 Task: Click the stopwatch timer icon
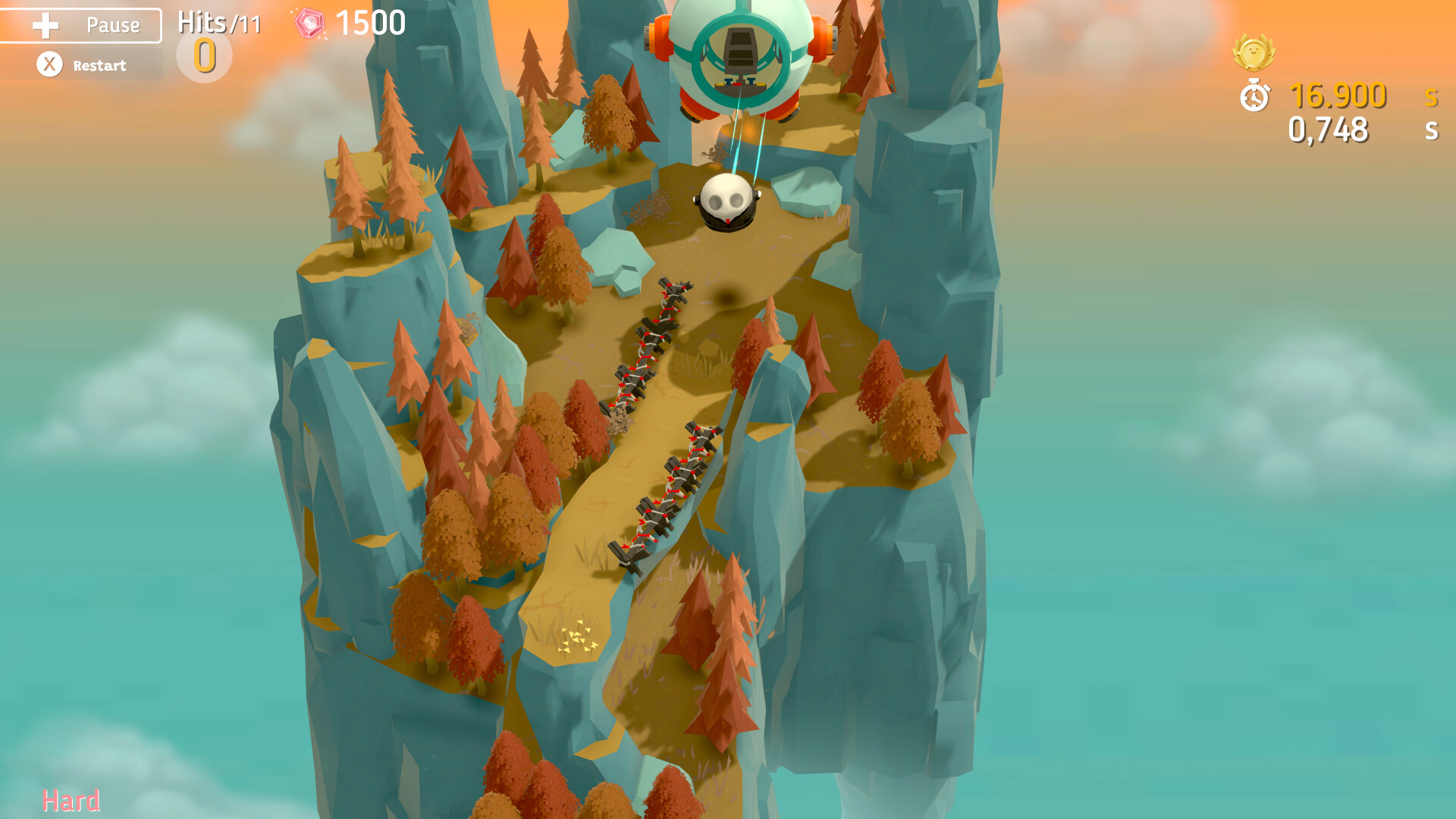click(1255, 97)
